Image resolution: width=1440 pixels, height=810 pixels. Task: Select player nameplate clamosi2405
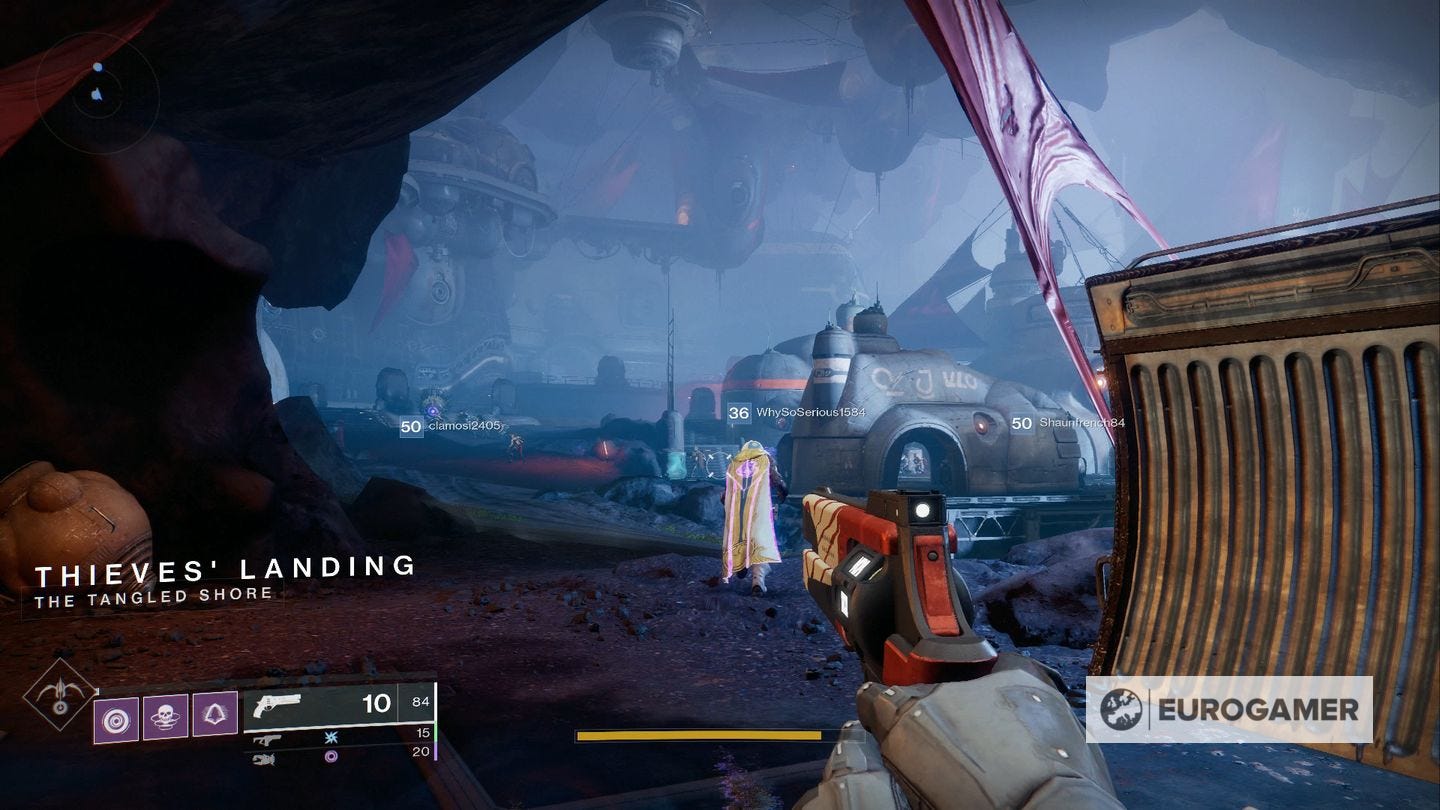click(450, 426)
